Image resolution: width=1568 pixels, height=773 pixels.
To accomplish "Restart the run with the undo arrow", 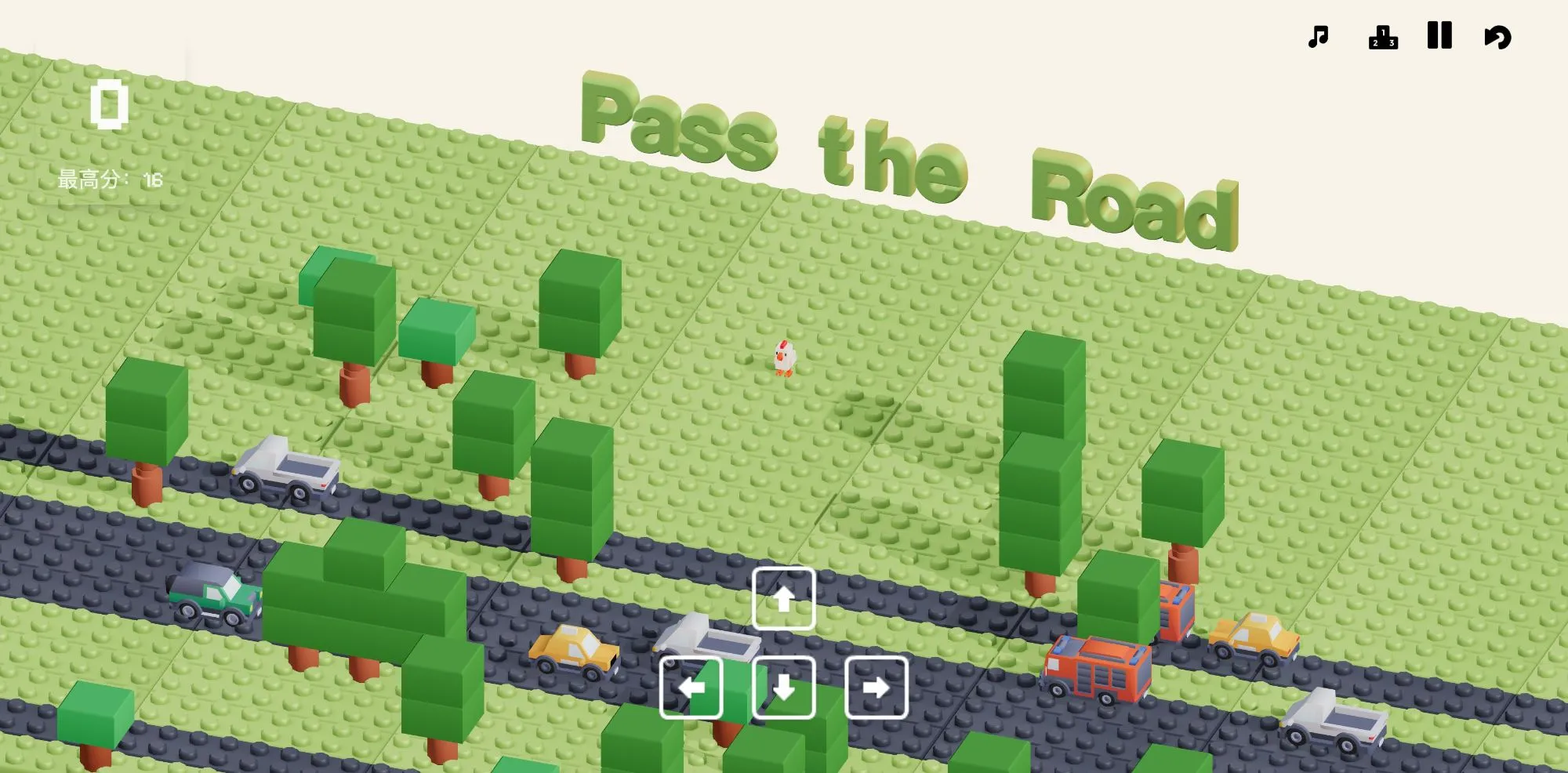I will pos(1497,35).
